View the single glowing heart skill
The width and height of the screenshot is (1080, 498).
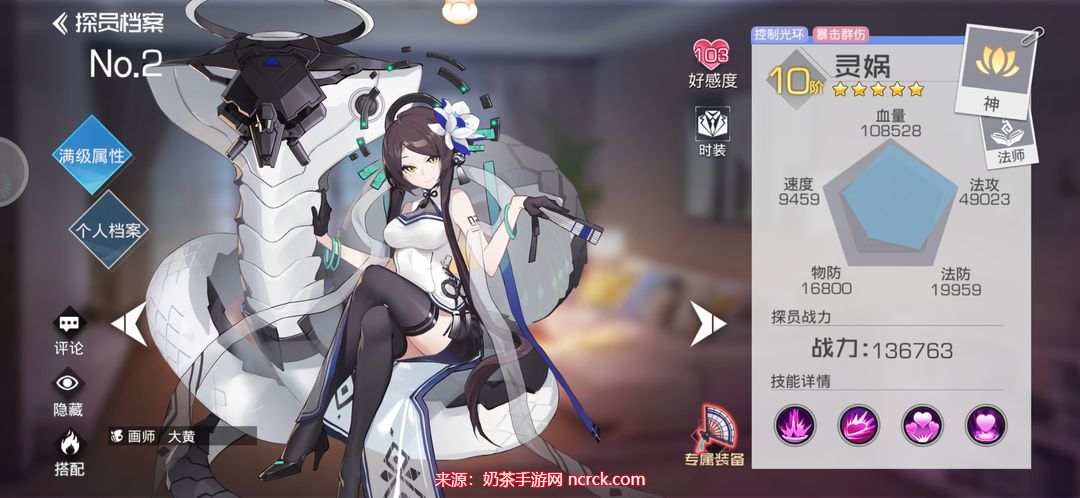[985, 425]
